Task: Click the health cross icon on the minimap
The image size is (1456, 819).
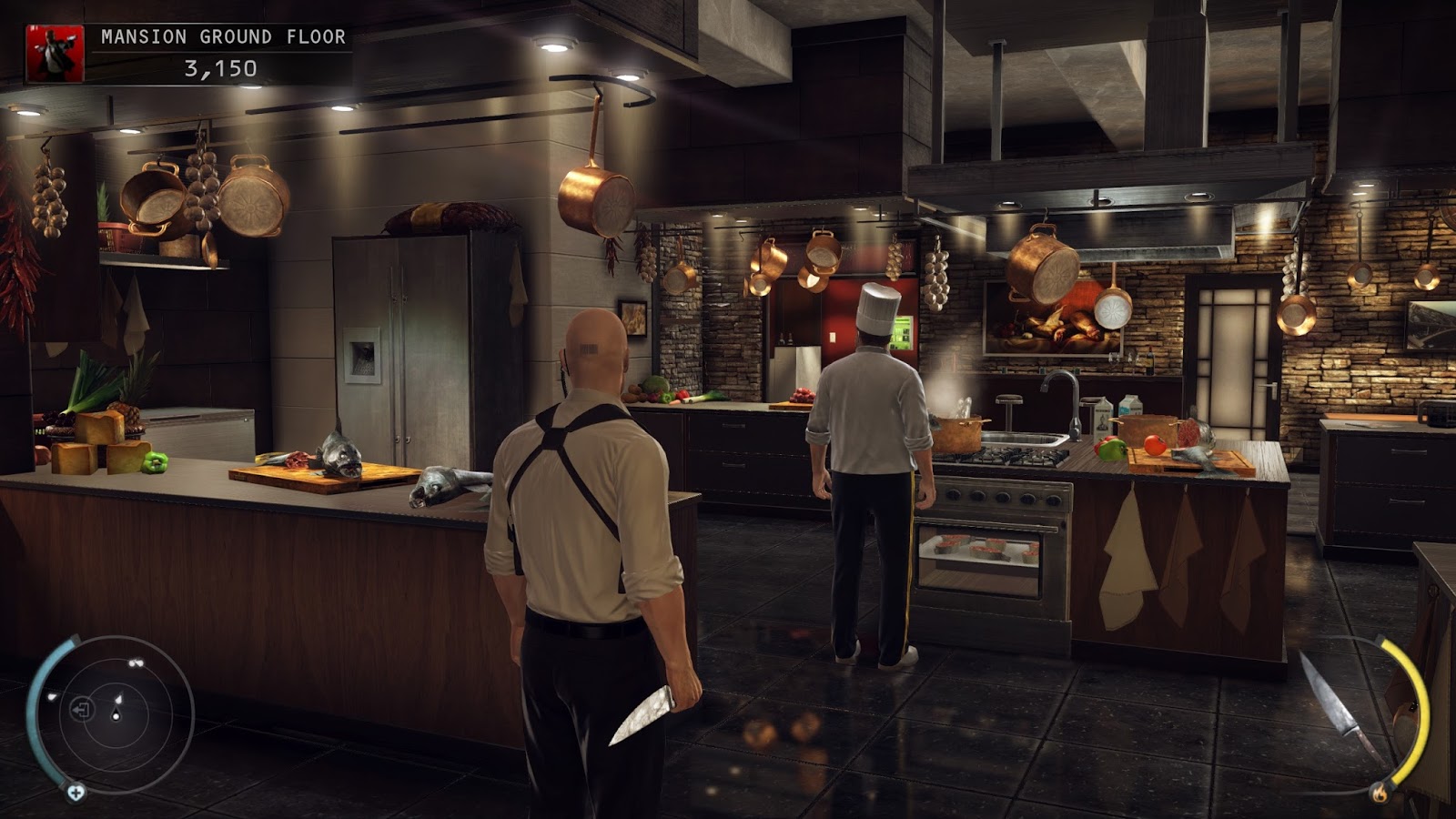Action: (76, 792)
